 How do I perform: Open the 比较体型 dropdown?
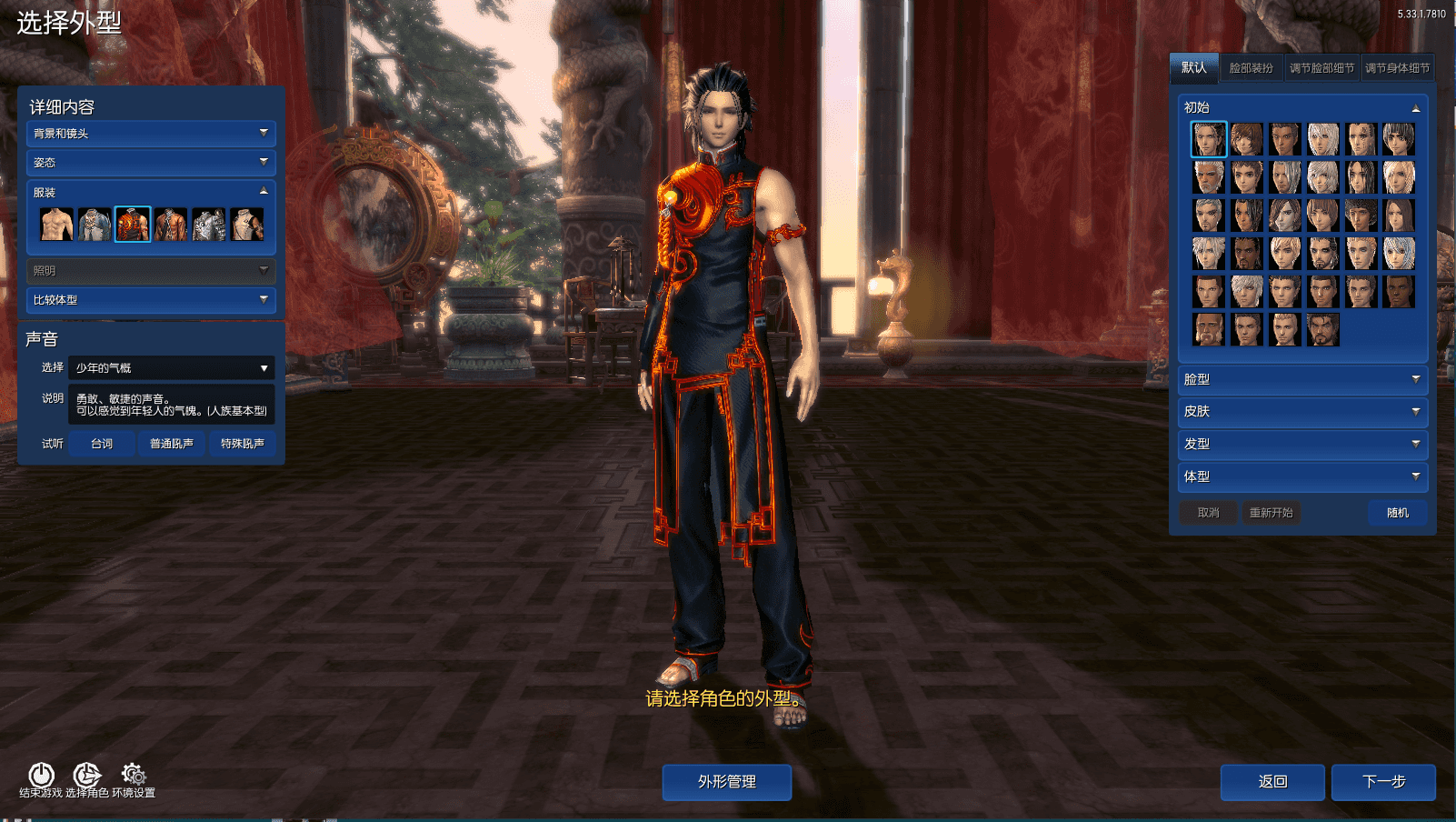(x=150, y=300)
